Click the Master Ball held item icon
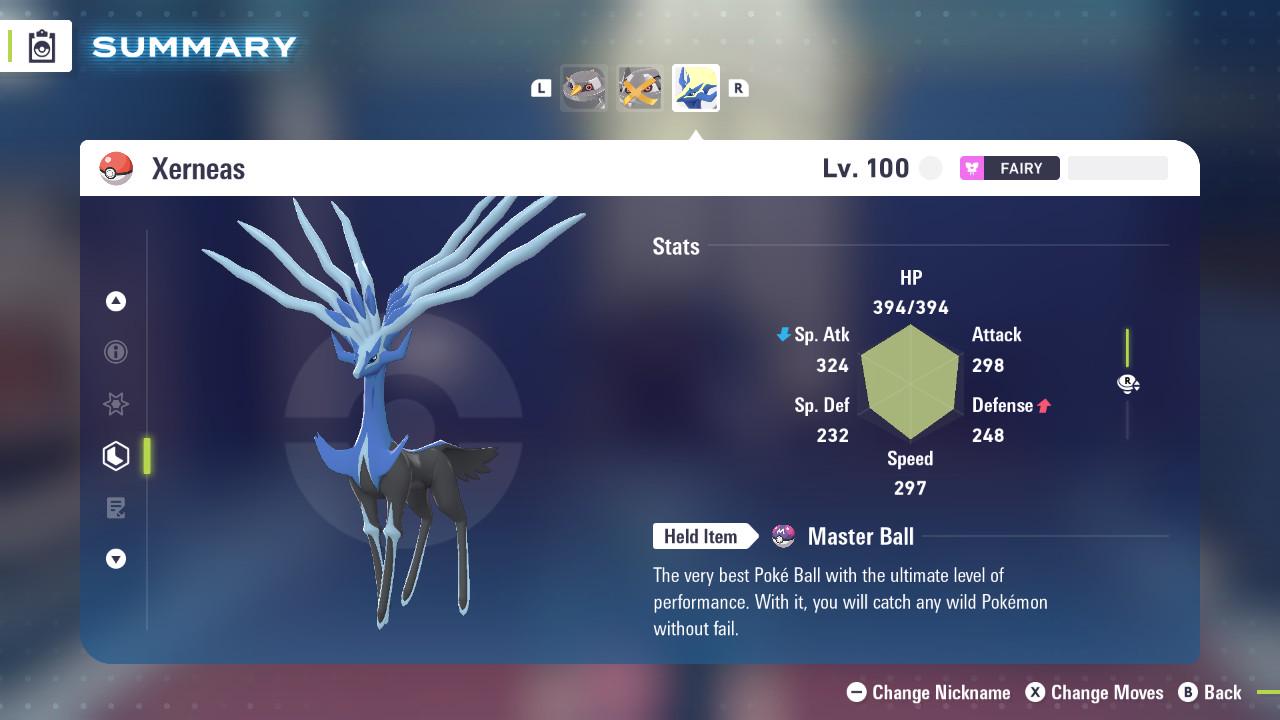Screen dimensions: 1280x720 tap(783, 536)
